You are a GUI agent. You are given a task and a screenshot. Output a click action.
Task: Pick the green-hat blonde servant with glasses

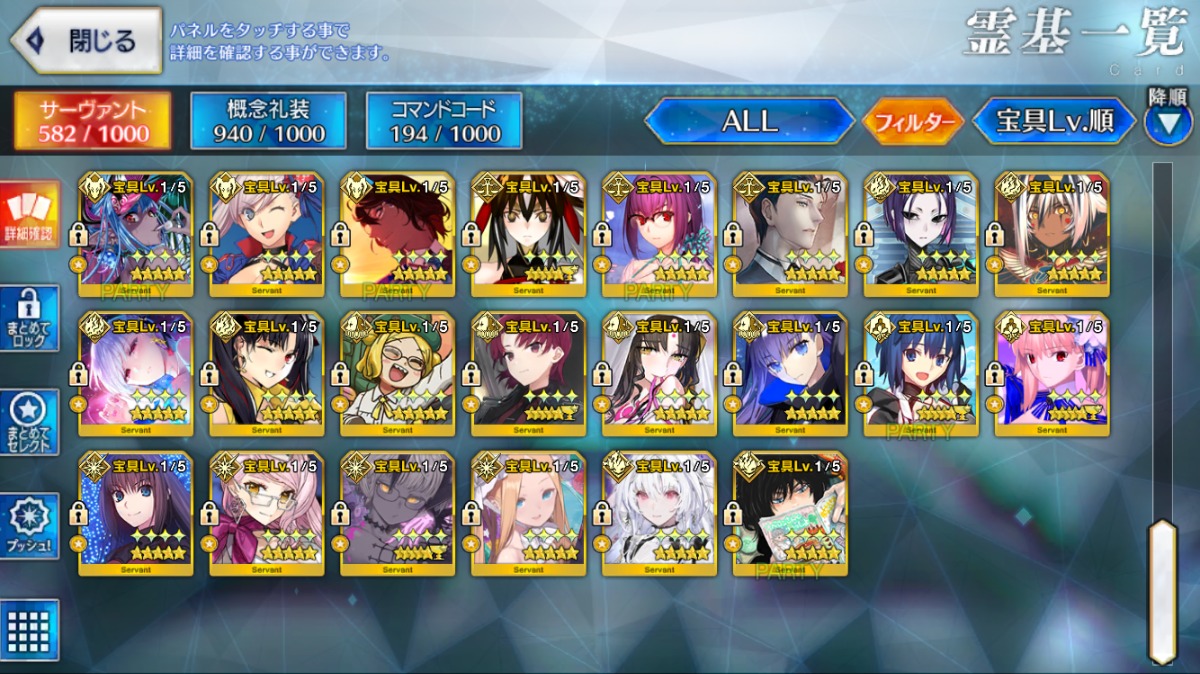[397, 375]
